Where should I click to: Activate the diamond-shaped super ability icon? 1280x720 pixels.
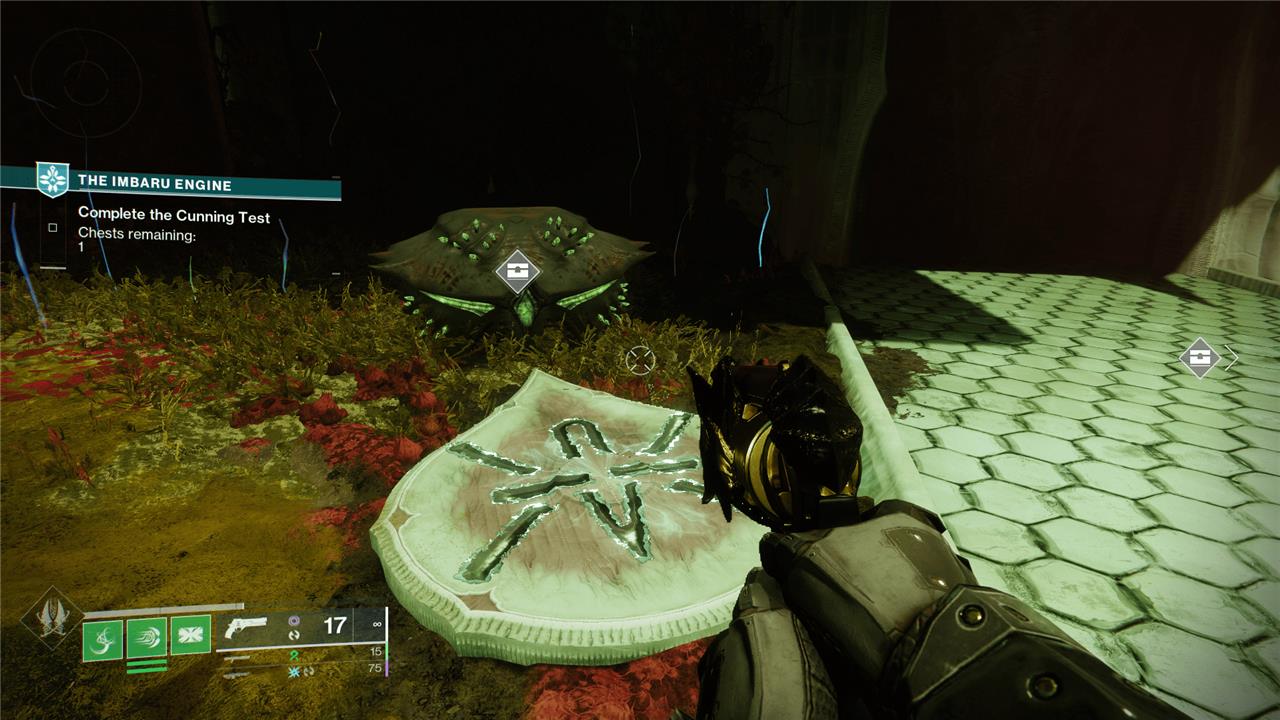click(x=50, y=619)
